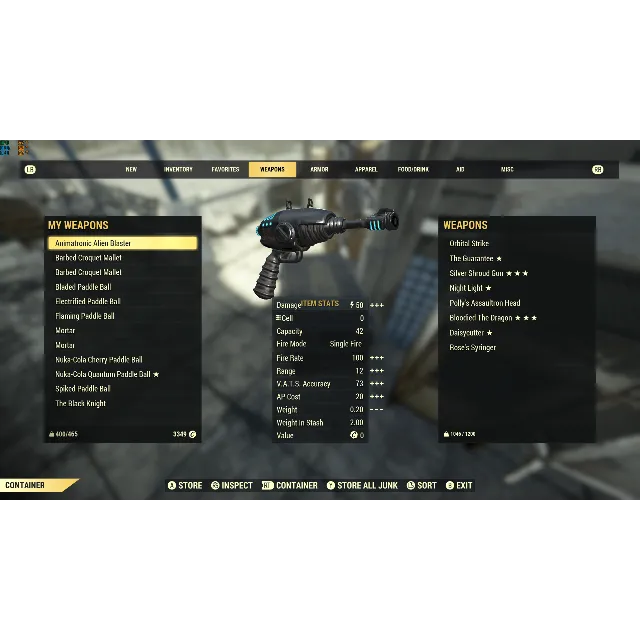Show the FAVORITES tab
This screenshot has width=640, height=640.
point(225,170)
